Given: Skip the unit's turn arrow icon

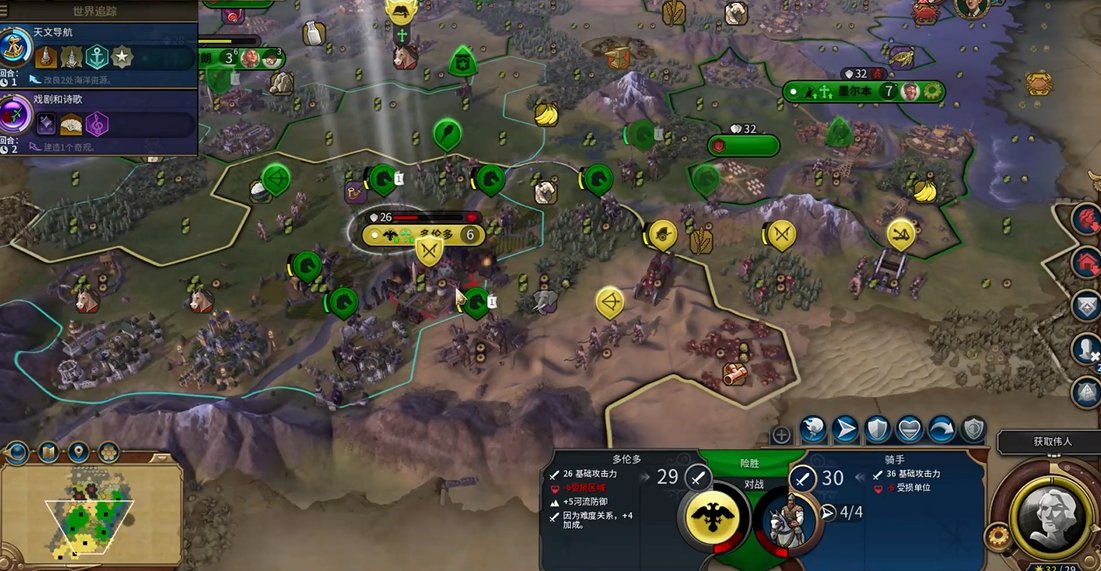Looking at the screenshot, I should 941,429.
